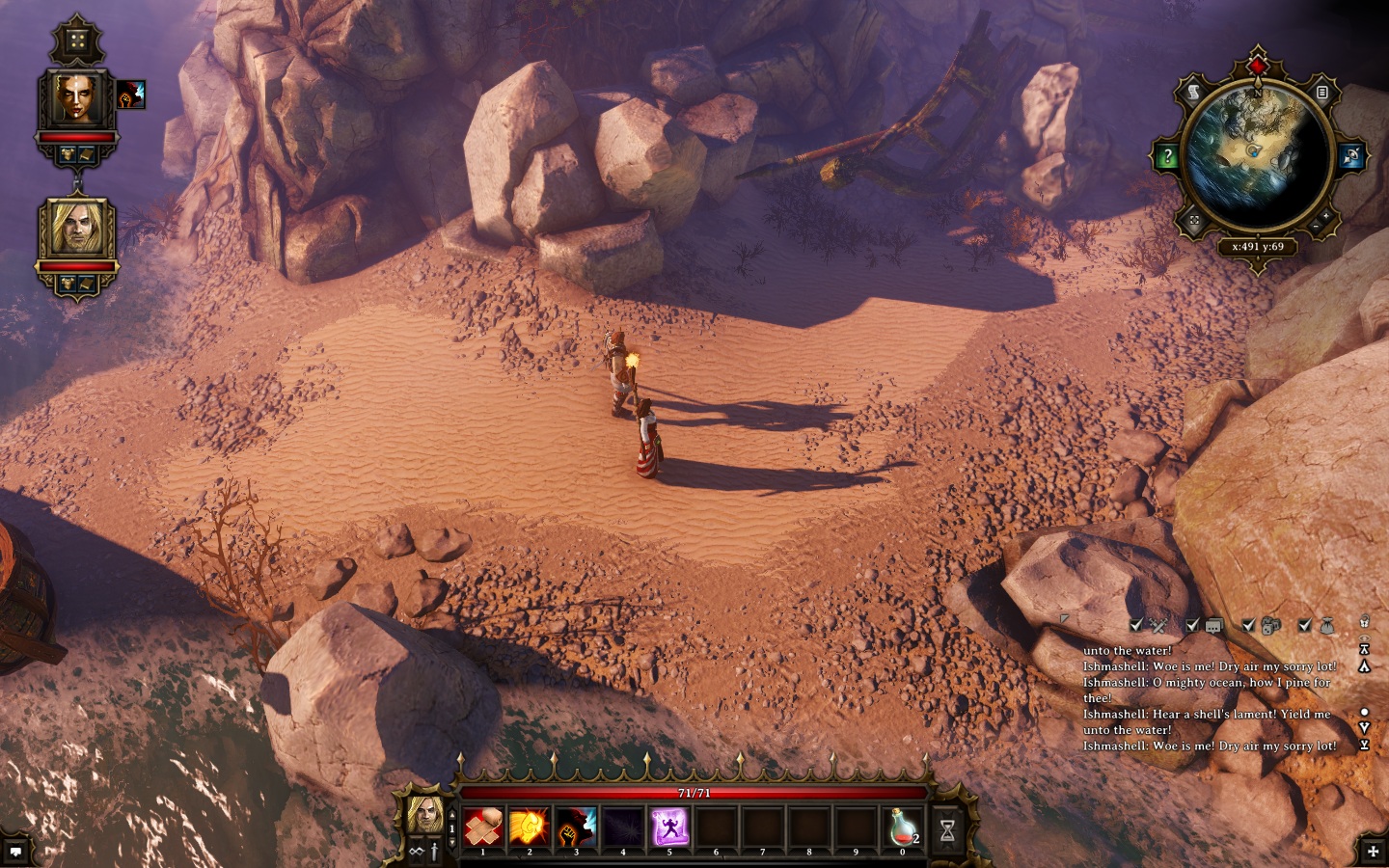Use the bandage skill in slot 1
Image resolution: width=1389 pixels, height=868 pixels.
[482, 827]
